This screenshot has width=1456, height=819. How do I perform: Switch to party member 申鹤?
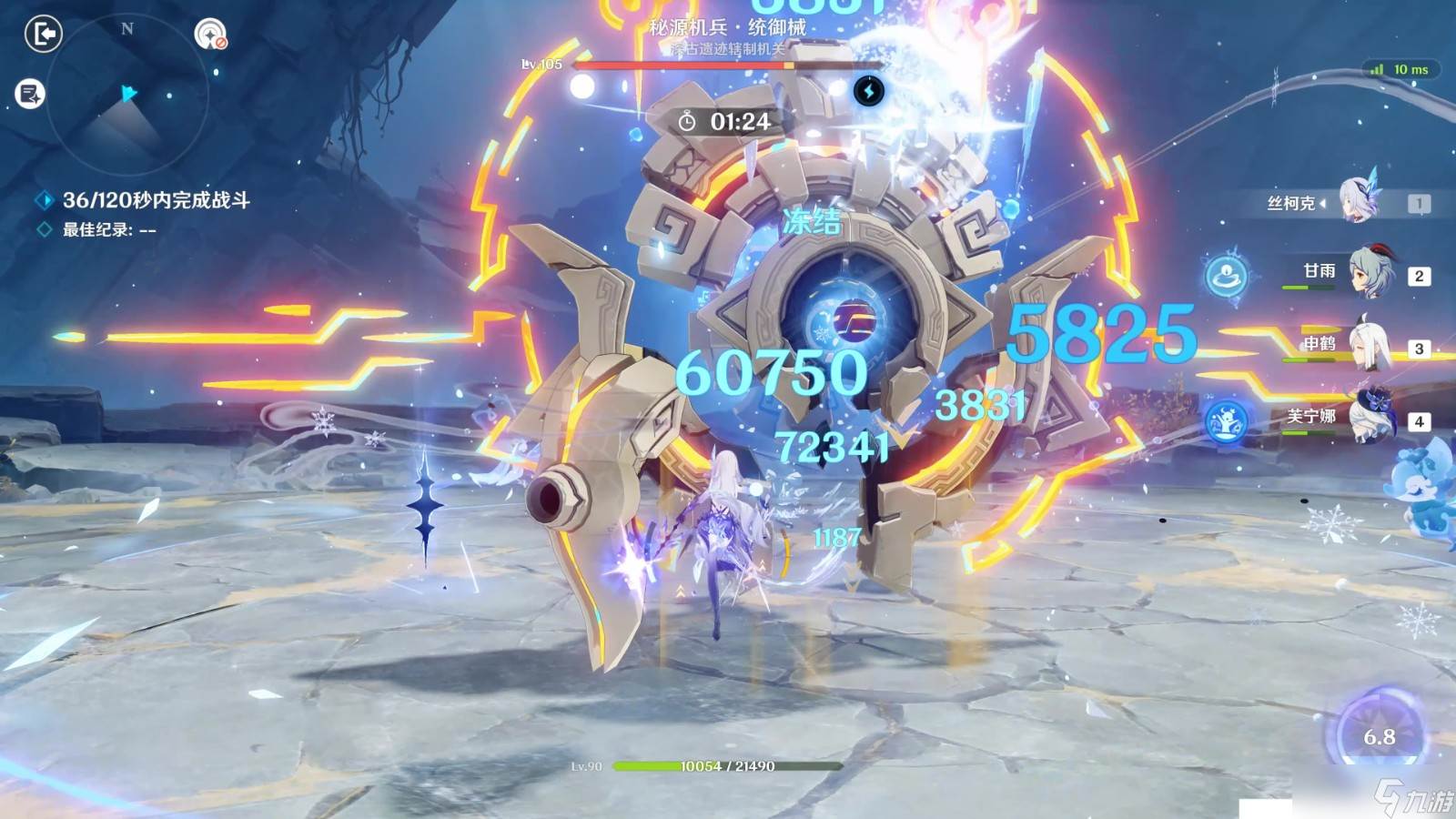point(1368,345)
